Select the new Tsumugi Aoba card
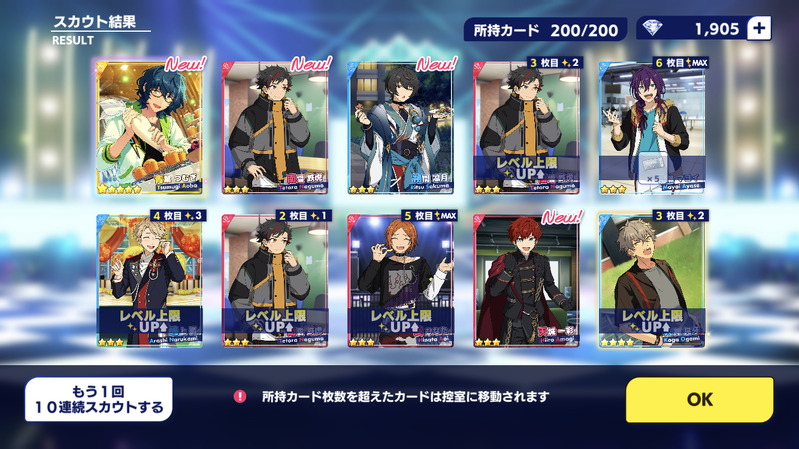The width and height of the screenshot is (799, 449). [x=150, y=127]
